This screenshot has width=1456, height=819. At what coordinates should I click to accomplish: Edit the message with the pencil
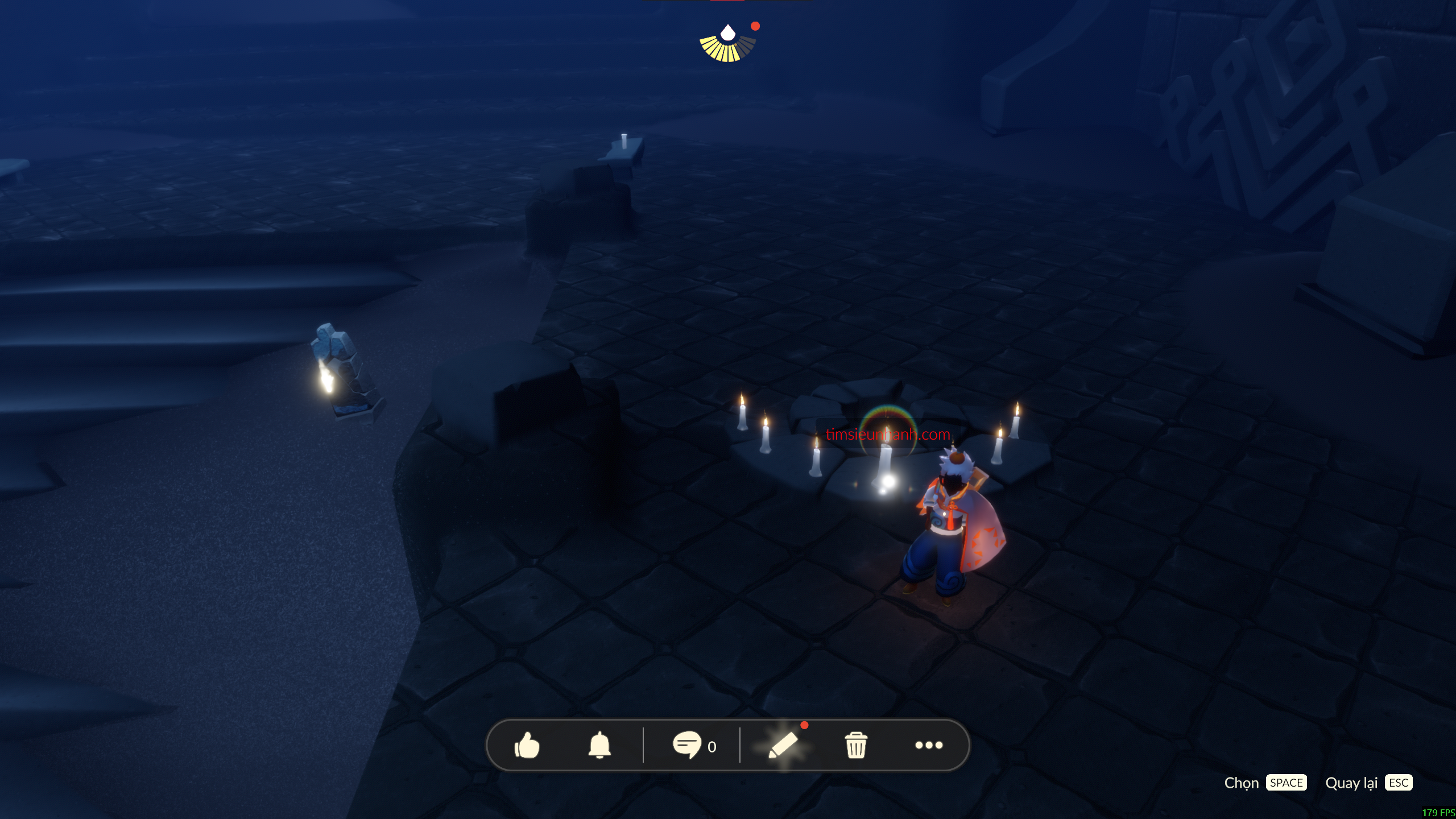(x=783, y=745)
